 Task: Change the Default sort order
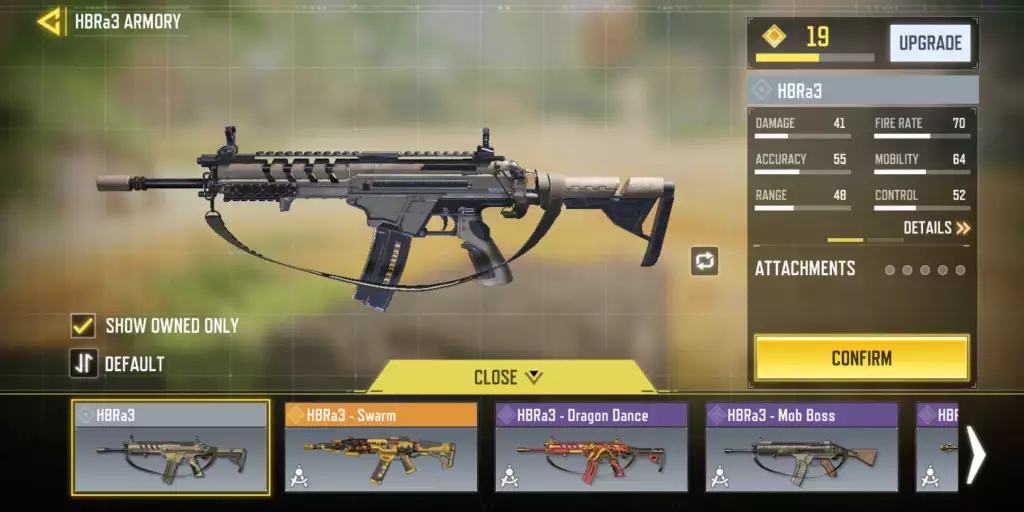coord(83,364)
